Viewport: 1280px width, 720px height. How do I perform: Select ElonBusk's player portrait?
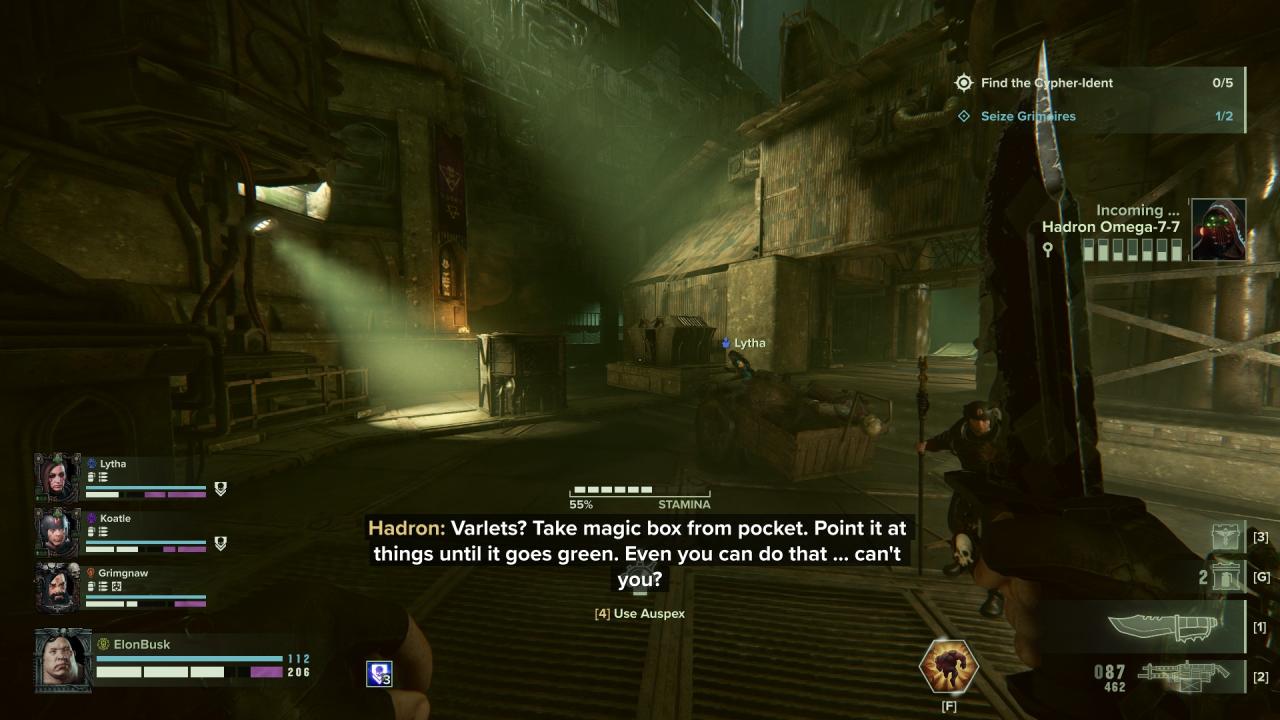[x=63, y=659]
